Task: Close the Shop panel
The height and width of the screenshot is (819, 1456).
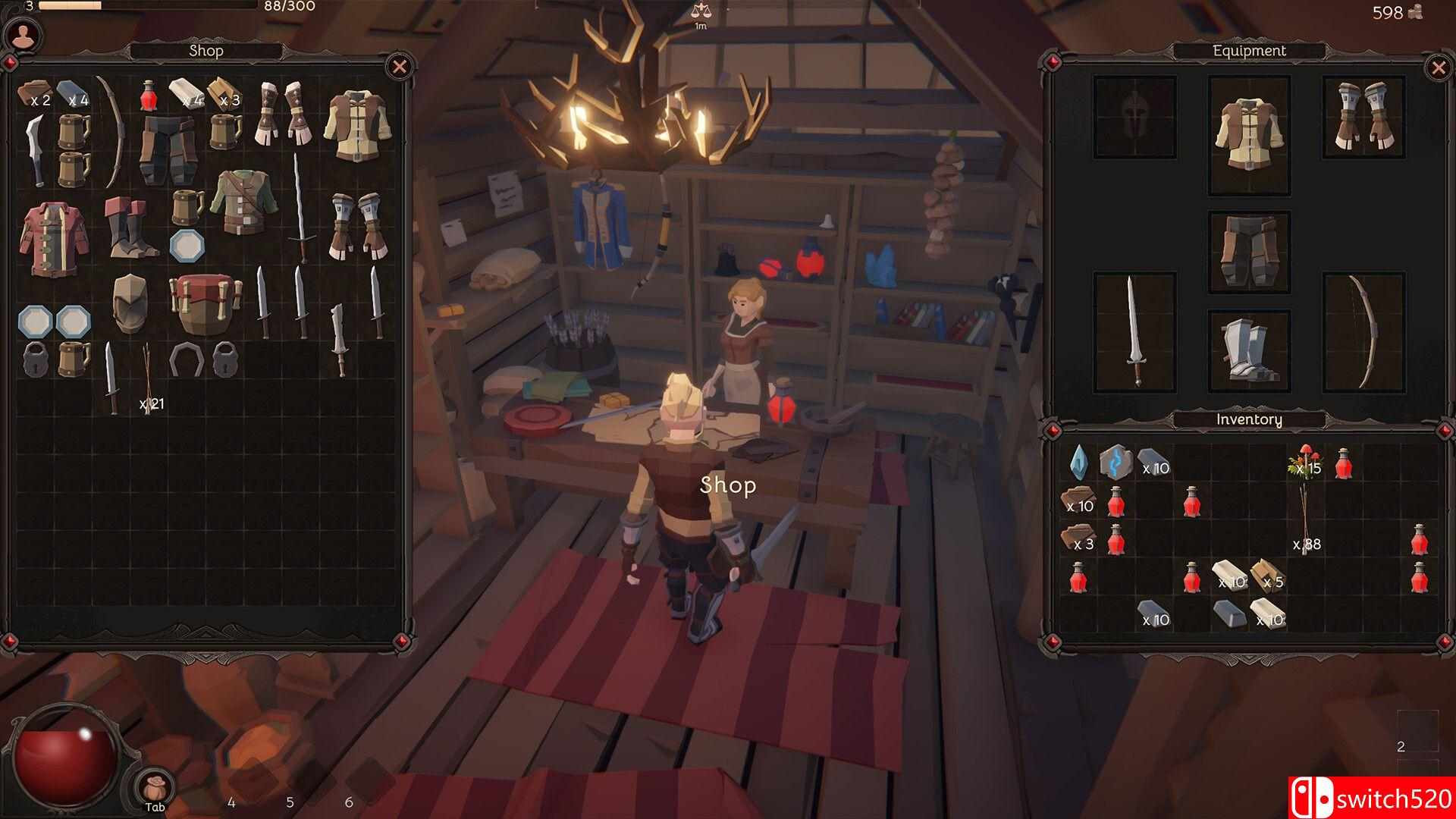Action: [x=400, y=67]
